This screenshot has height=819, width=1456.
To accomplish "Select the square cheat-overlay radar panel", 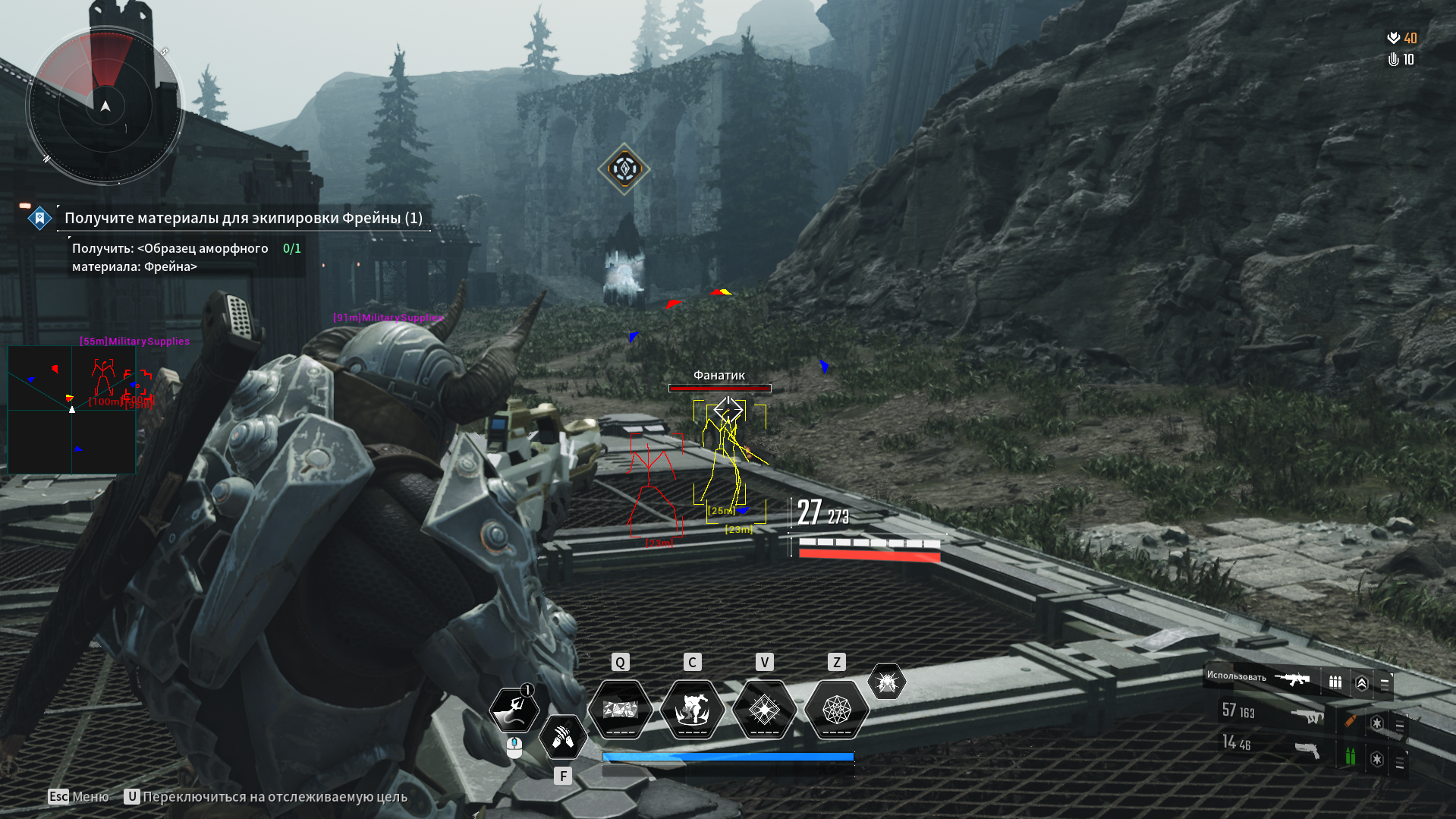I will click(71, 410).
